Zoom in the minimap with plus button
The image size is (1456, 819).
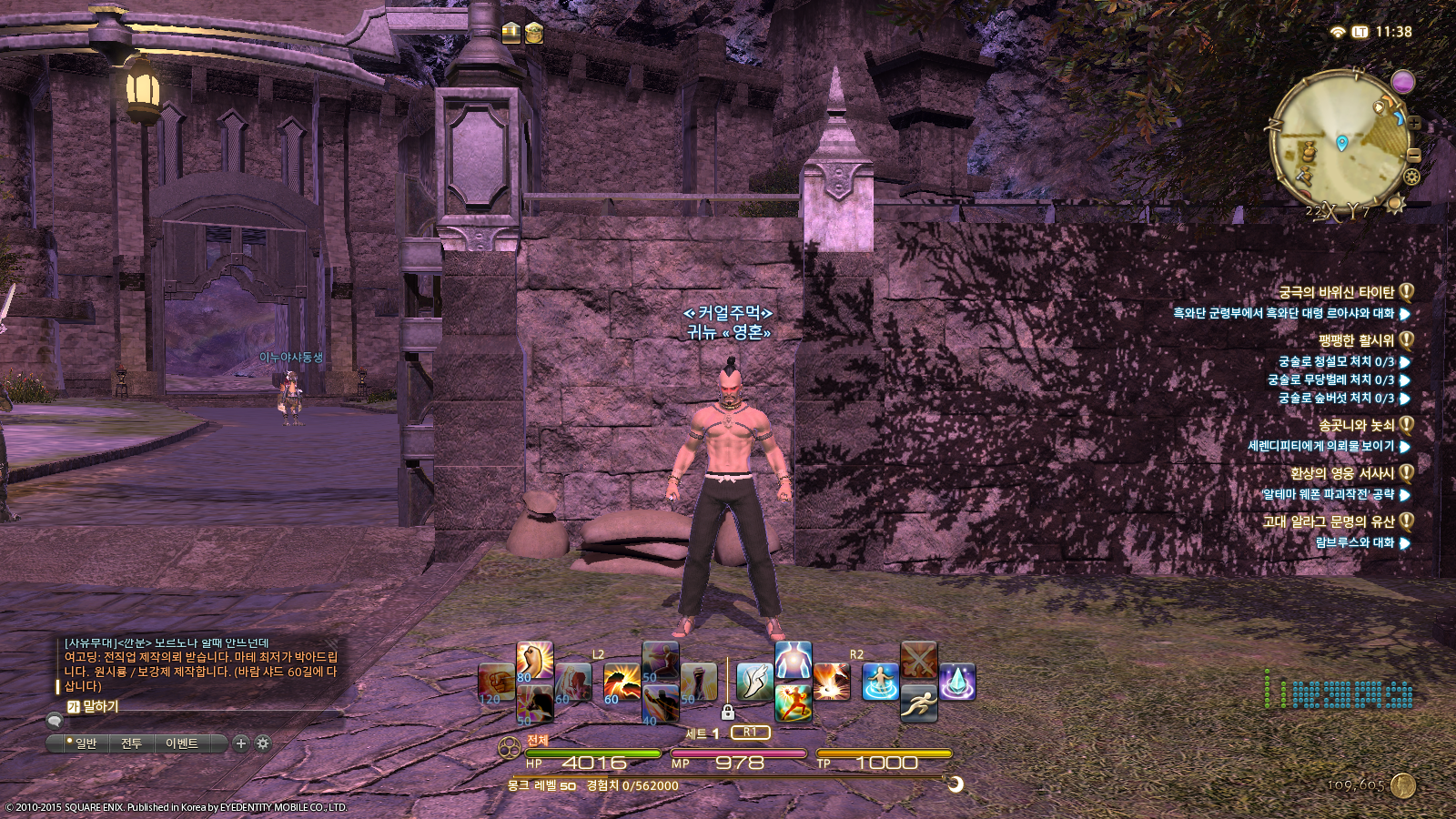coord(1415,123)
